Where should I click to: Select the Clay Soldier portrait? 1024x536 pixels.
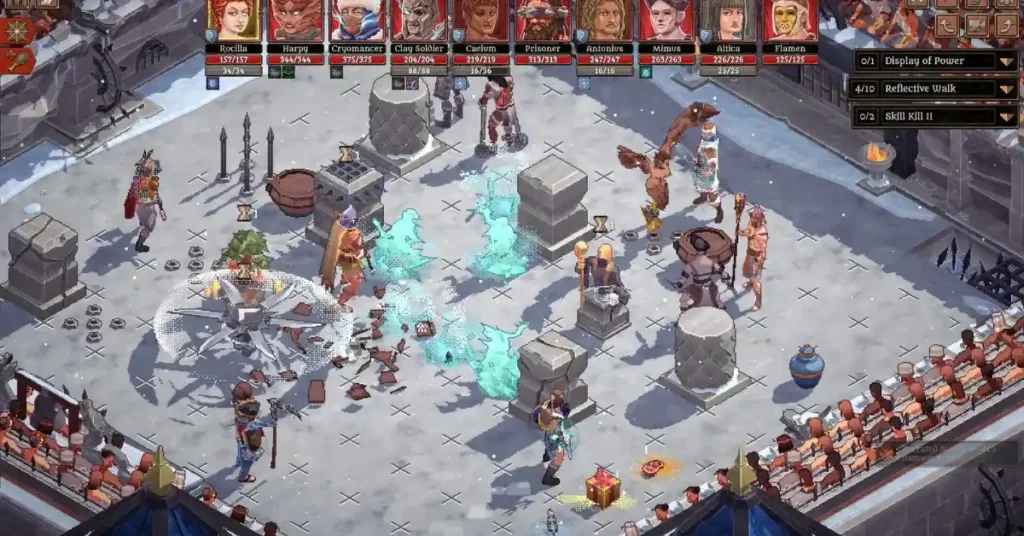pyautogui.click(x=419, y=20)
